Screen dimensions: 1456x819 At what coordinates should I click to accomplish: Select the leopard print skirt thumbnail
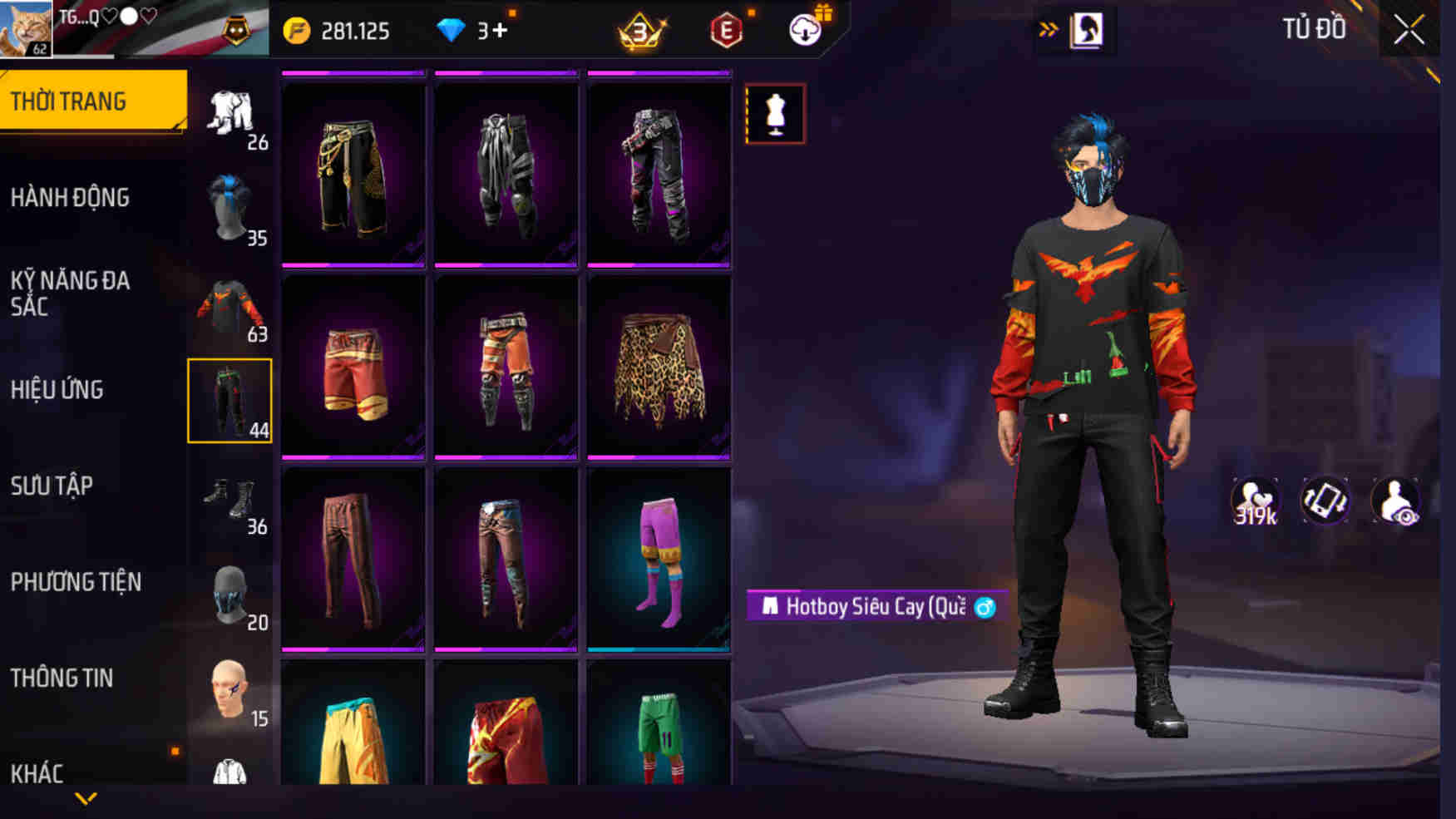659,366
